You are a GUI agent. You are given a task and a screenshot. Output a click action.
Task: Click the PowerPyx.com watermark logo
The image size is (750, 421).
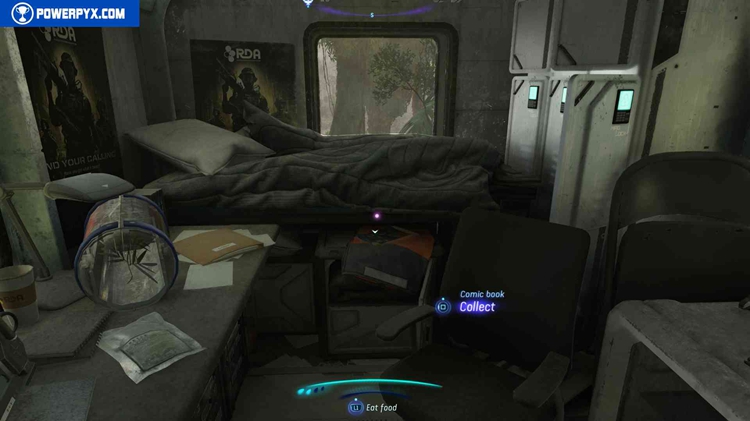68,13
